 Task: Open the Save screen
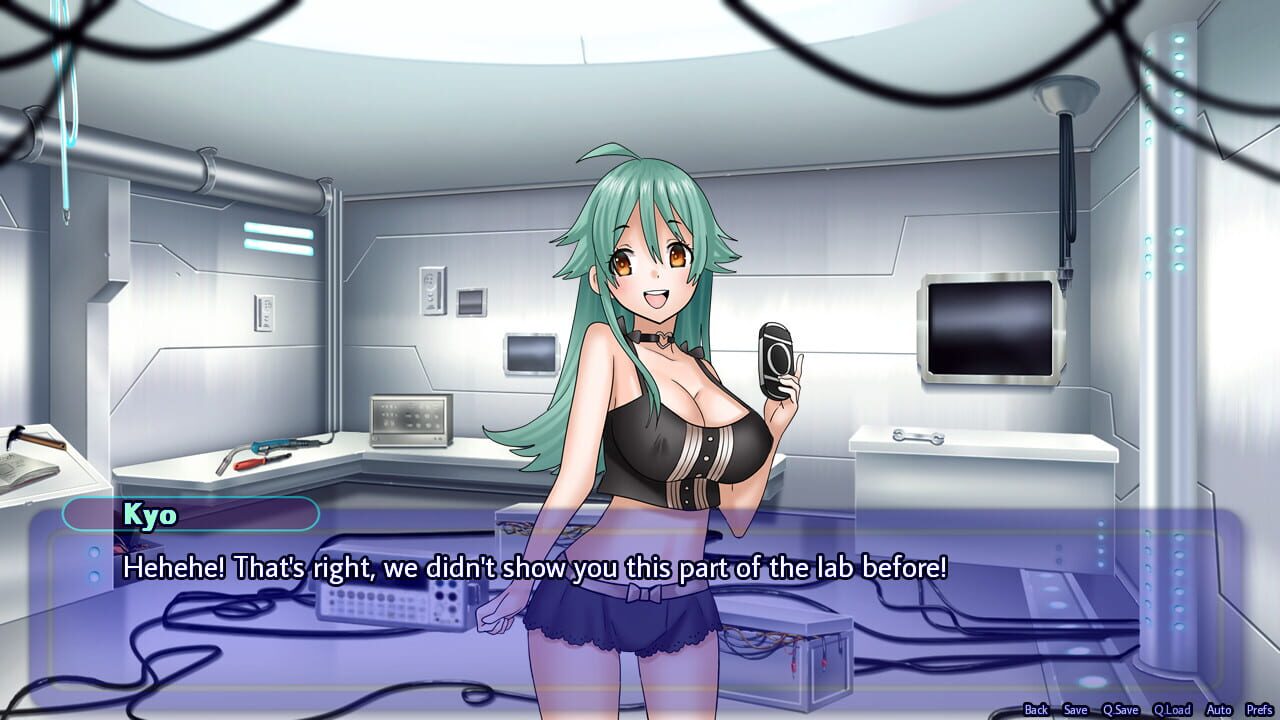1075,709
